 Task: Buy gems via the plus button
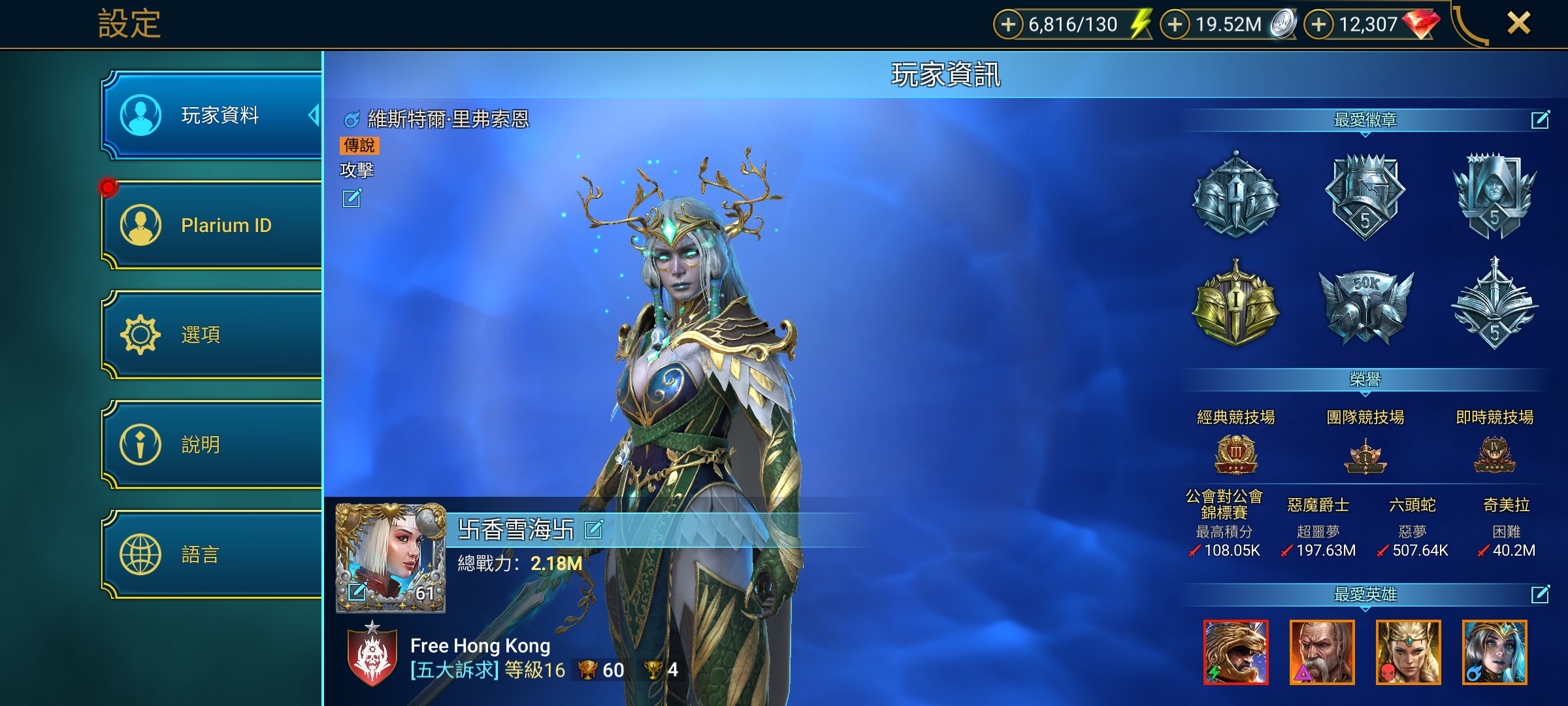[1318, 25]
